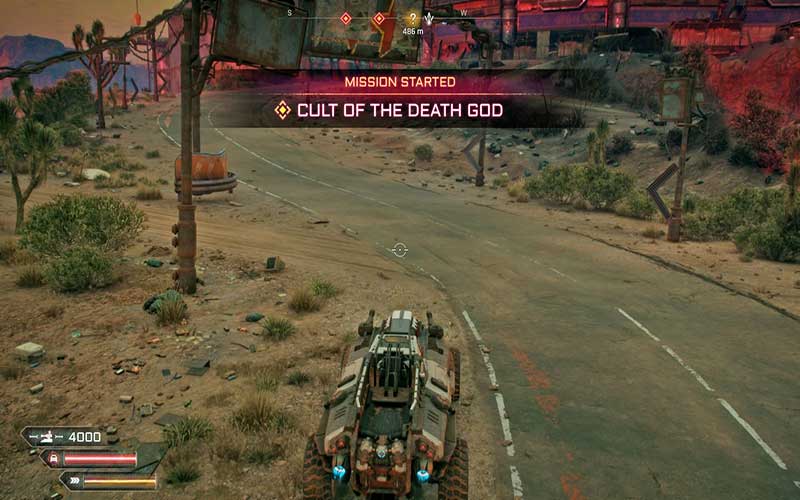800x500 pixels.
Task: Select the question mark compass marker
Action: [412, 18]
